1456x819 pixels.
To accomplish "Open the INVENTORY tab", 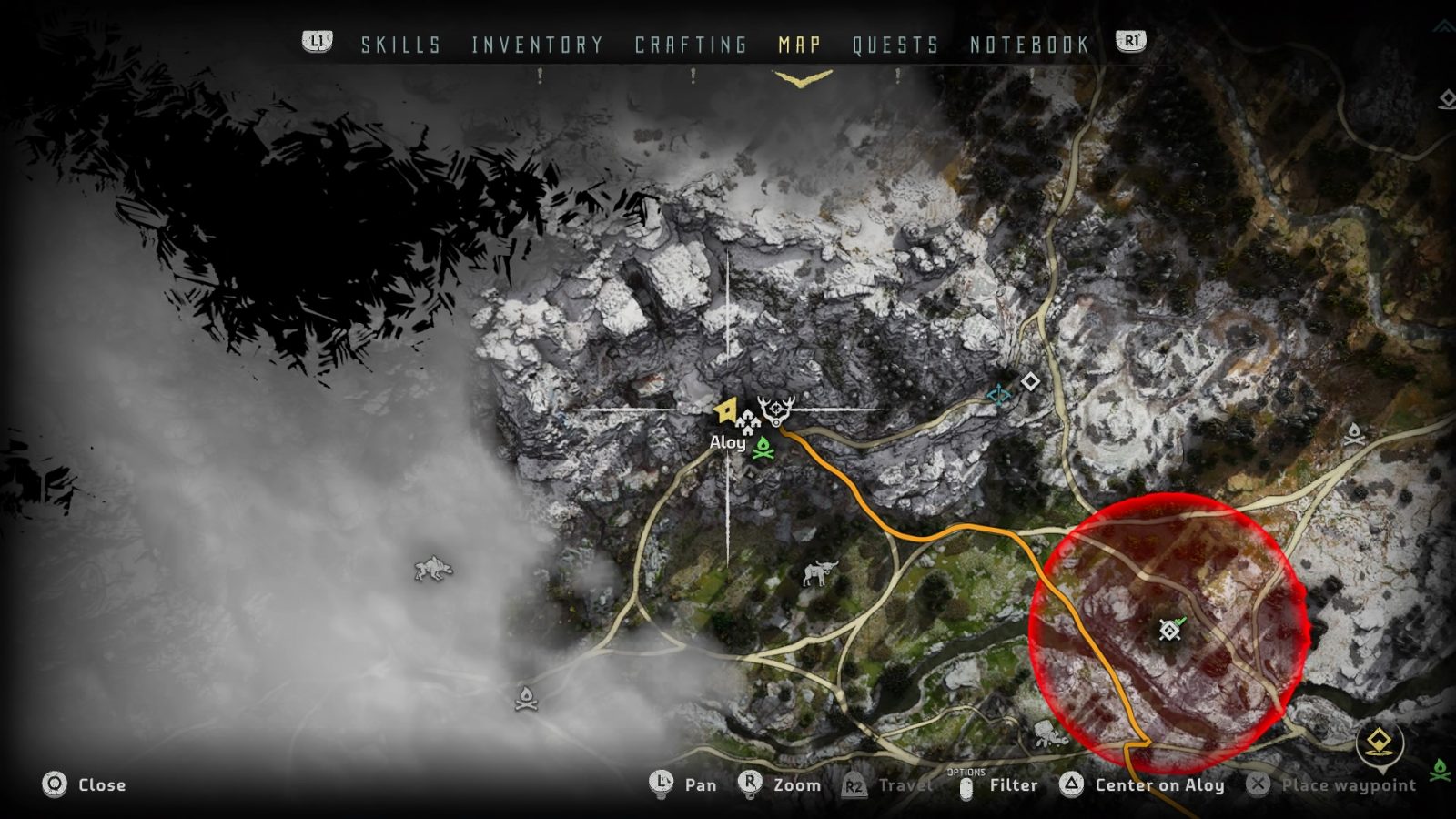I will pyautogui.click(x=535, y=42).
